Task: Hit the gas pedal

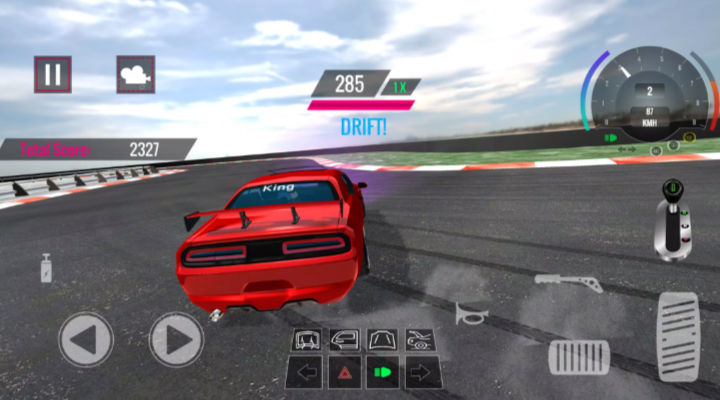Action: coord(677,337)
